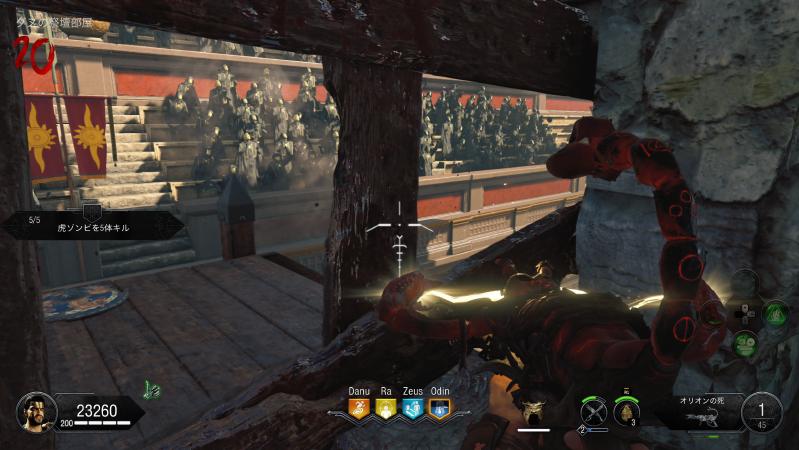Select the Ra perk icon
The width and height of the screenshot is (799, 450).
[x=386, y=408]
